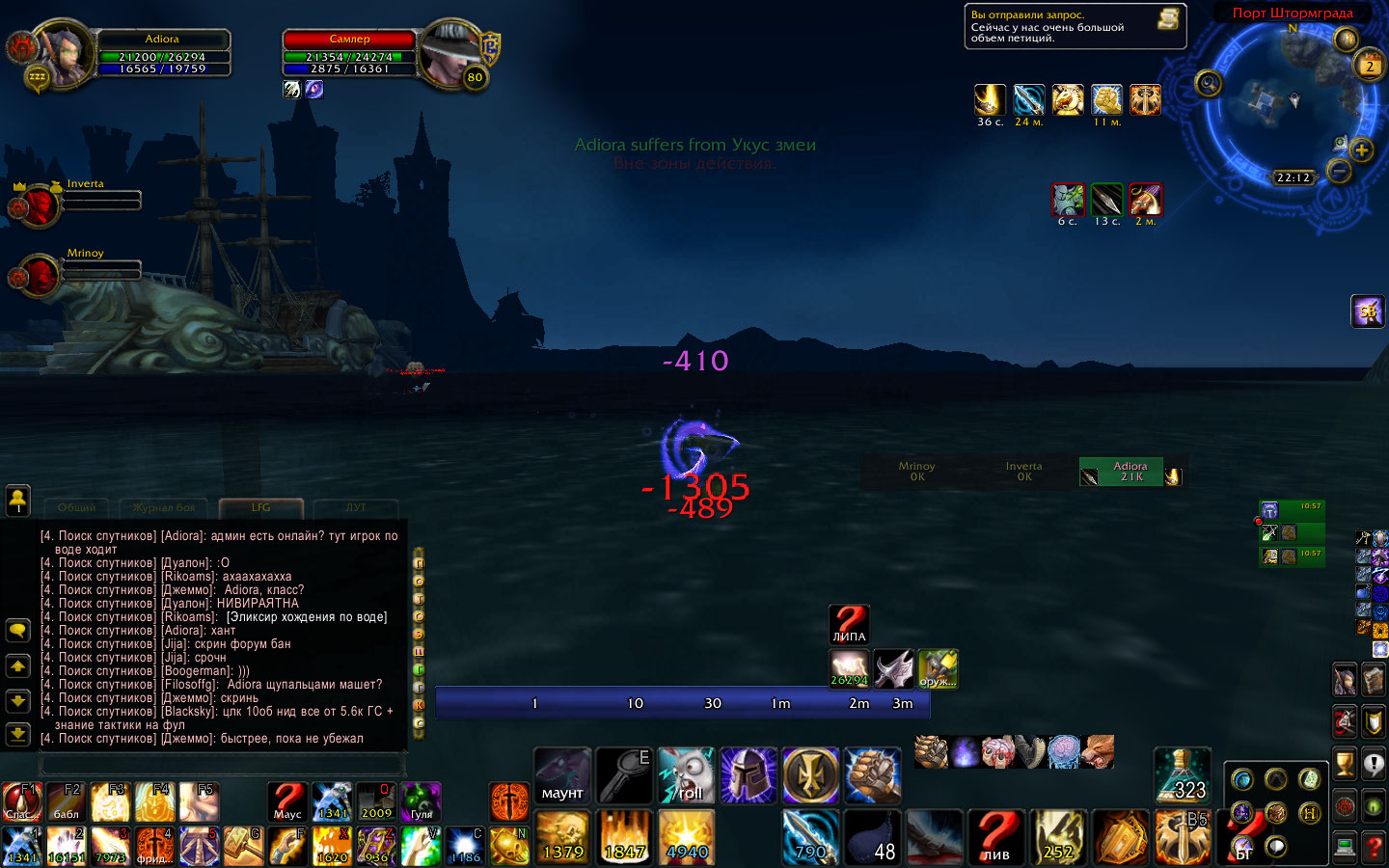Click the ЛИПА question-mark macro
The width and height of the screenshot is (1389, 868).
[x=849, y=624]
